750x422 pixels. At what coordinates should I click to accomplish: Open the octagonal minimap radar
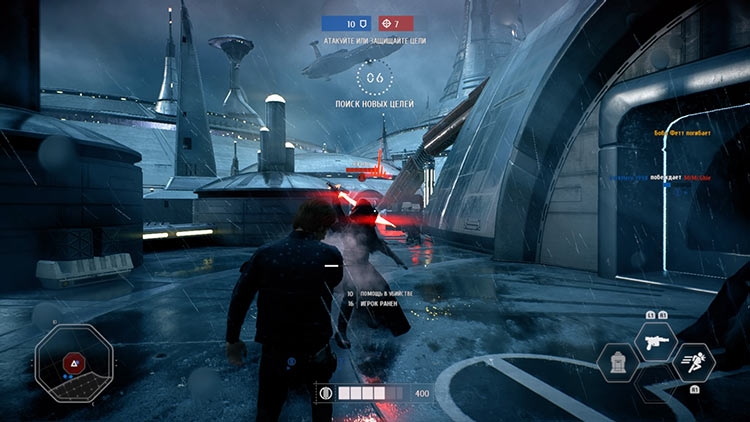click(x=73, y=362)
